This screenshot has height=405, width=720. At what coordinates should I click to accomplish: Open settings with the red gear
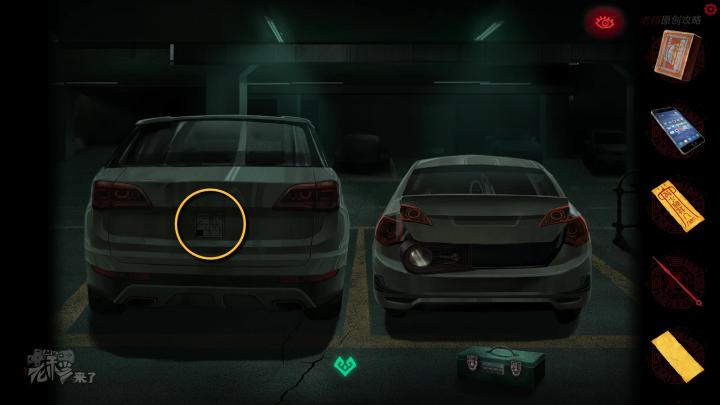(x=711, y=8)
